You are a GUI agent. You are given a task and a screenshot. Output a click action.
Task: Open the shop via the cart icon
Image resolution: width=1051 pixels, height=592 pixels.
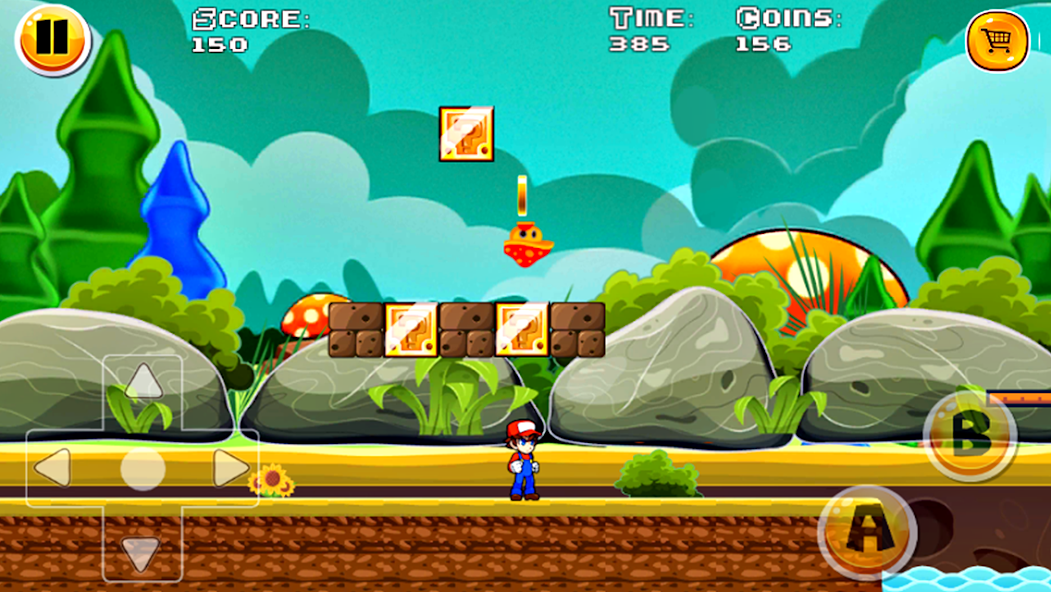point(997,41)
